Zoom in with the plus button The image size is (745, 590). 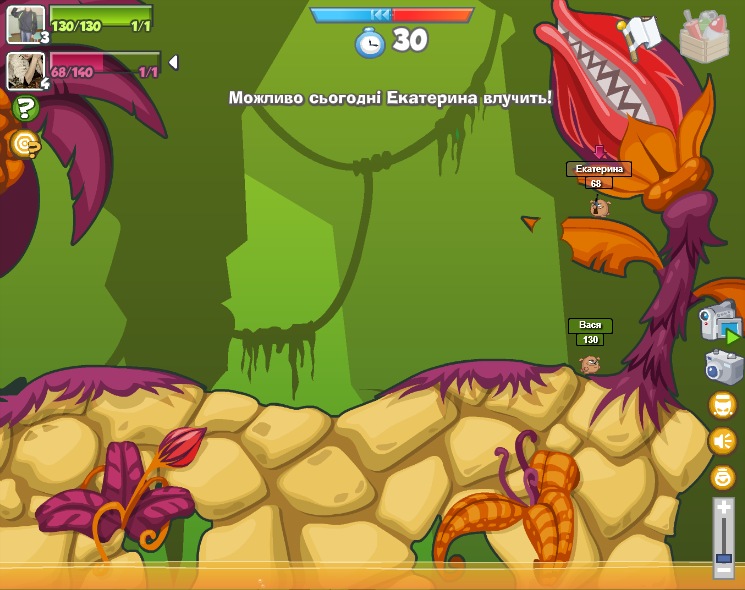pos(723,508)
